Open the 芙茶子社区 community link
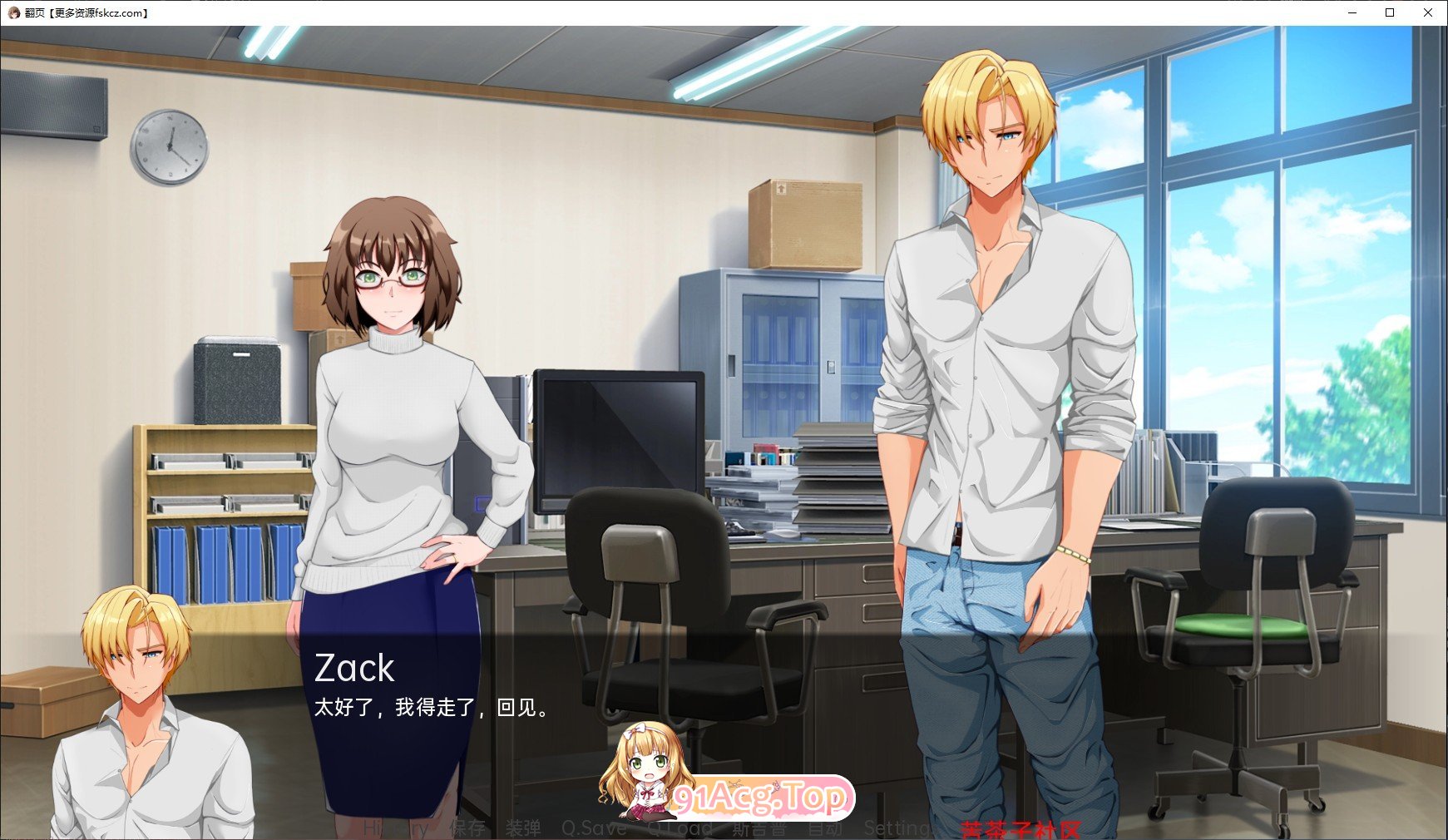 pyautogui.click(x=1019, y=828)
